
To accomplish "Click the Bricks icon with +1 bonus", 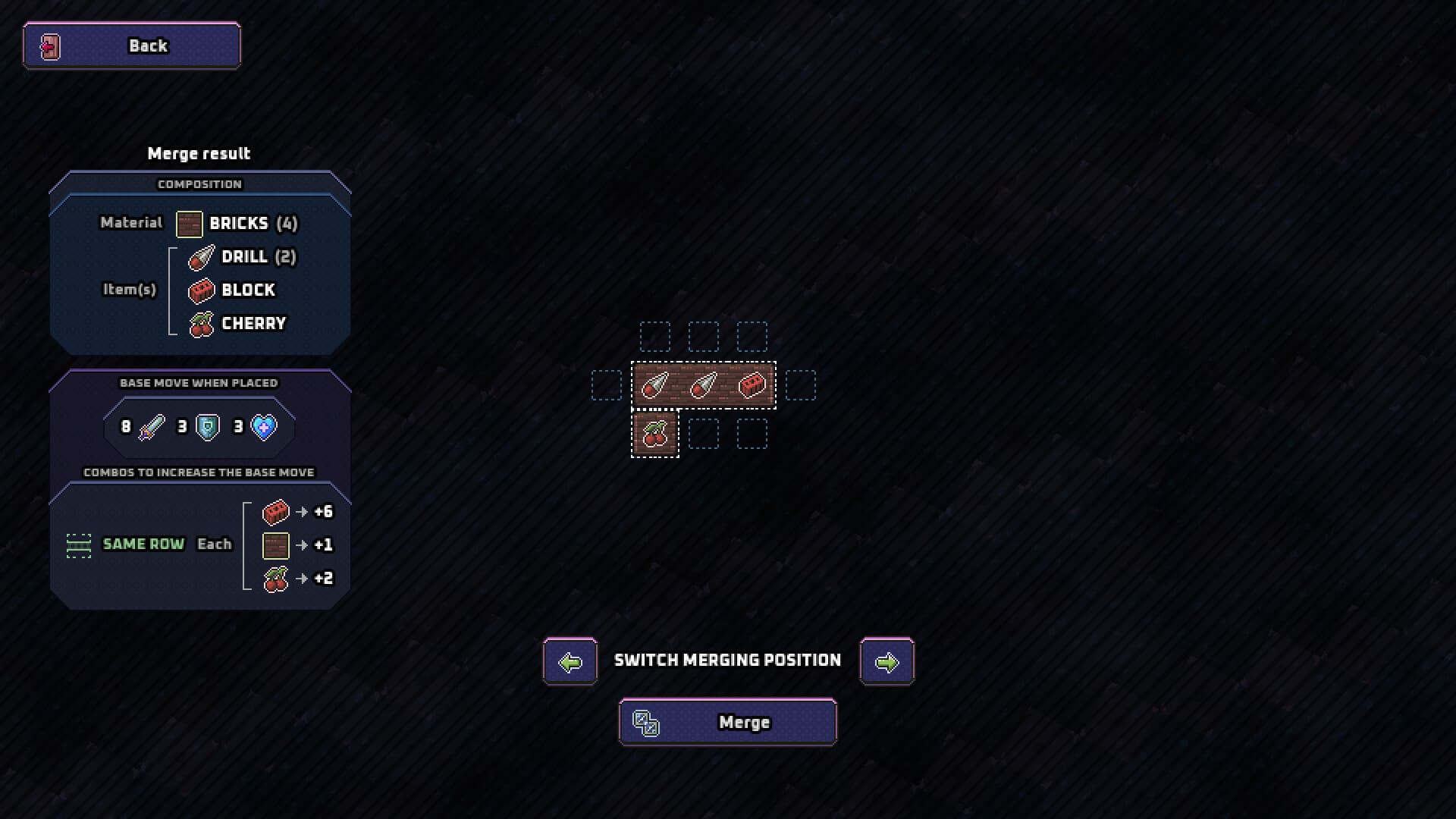I will click(x=275, y=545).
